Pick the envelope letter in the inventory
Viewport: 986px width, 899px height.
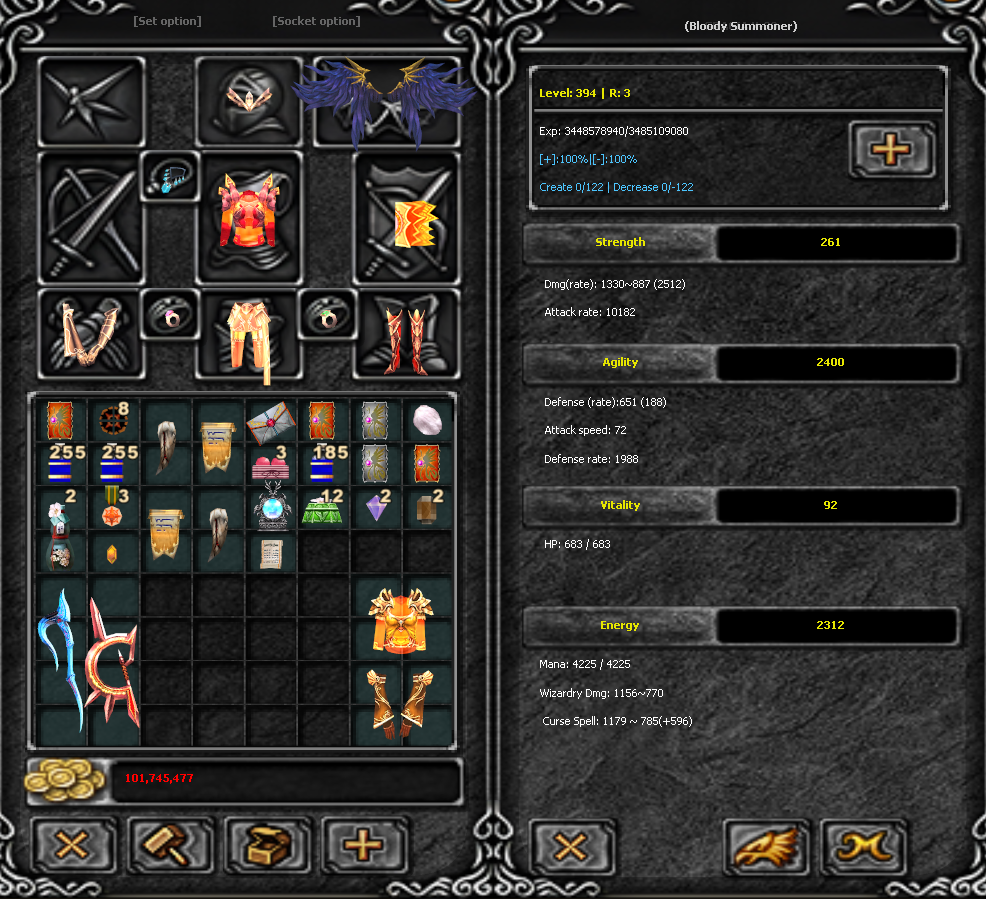(273, 418)
